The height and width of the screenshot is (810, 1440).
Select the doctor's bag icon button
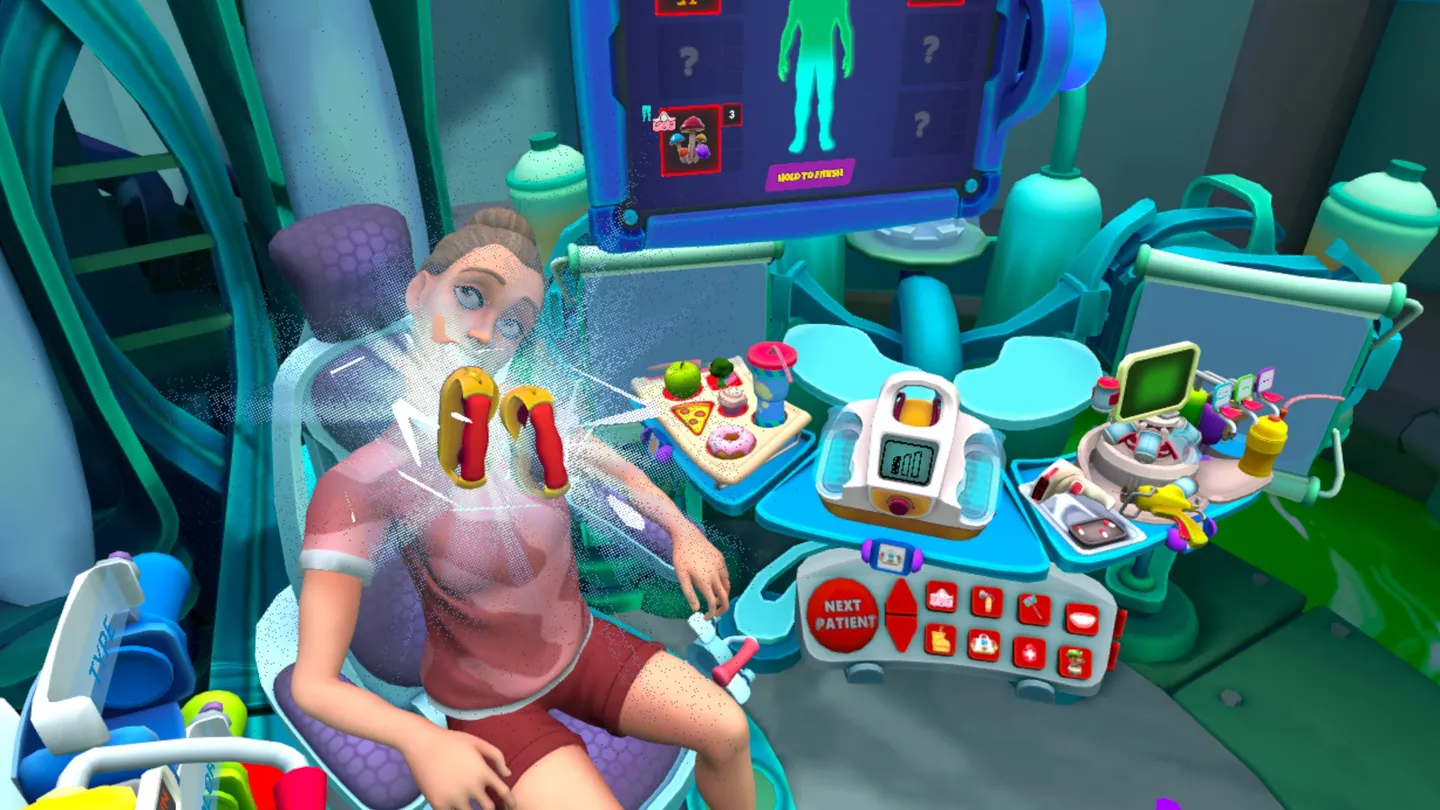click(x=983, y=643)
